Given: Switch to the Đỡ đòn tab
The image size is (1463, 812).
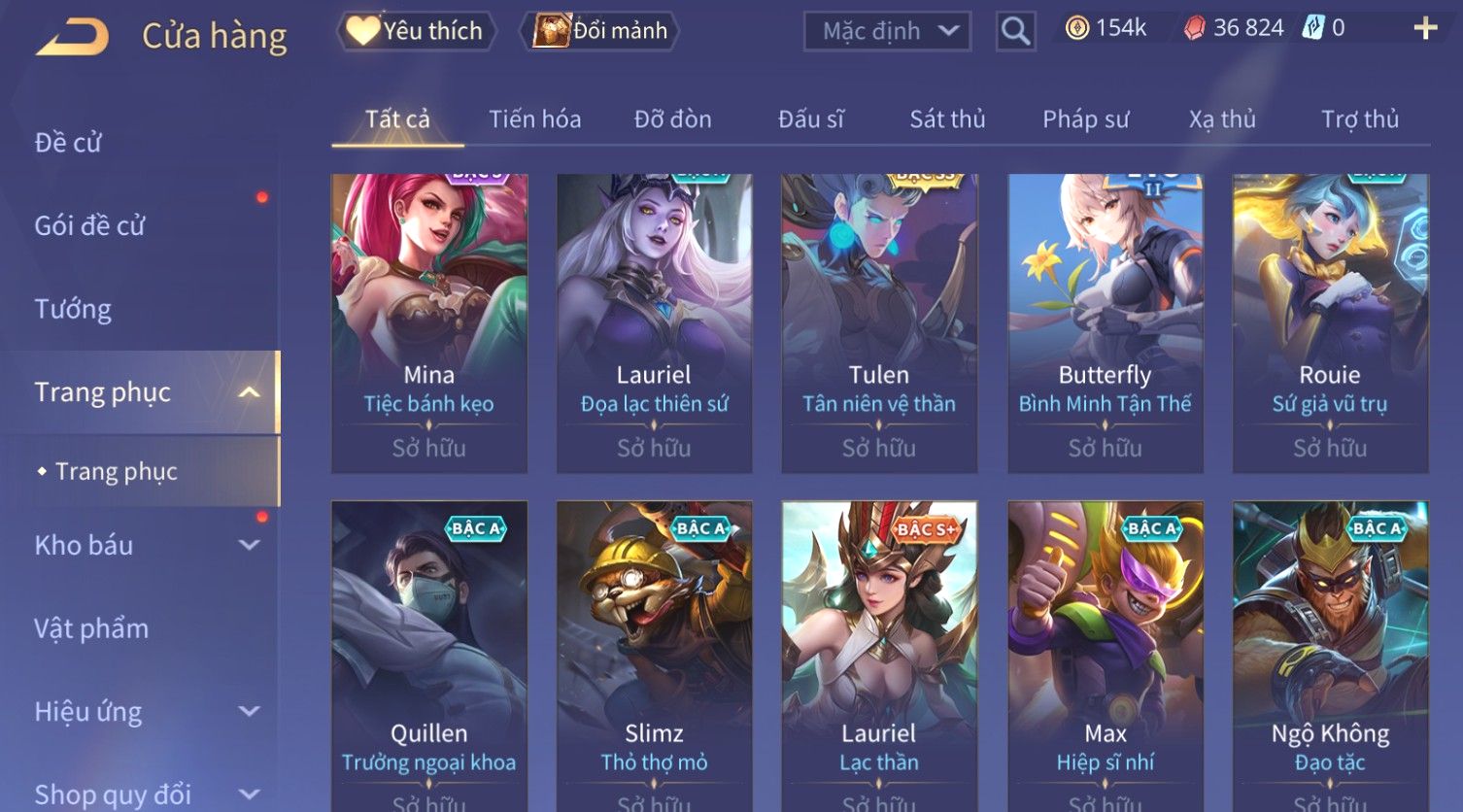Looking at the screenshot, I should pyautogui.click(x=672, y=119).
